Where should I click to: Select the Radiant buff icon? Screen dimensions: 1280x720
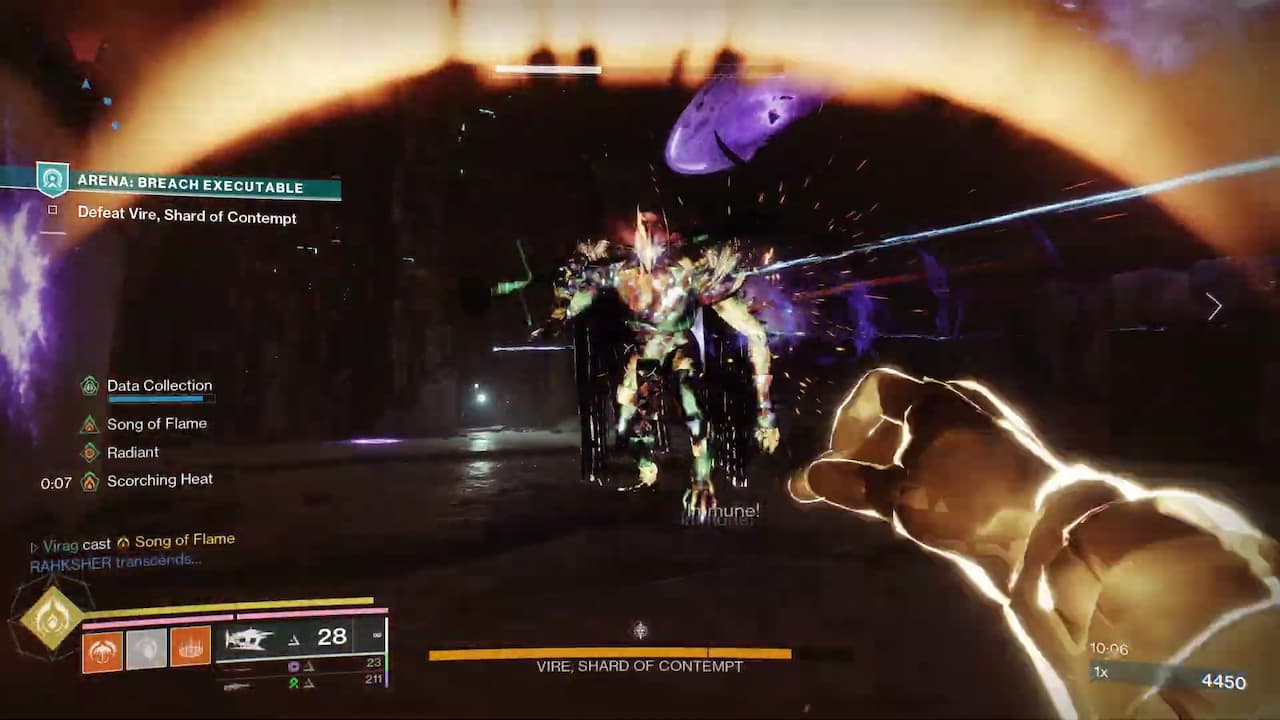pyautogui.click(x=90, y=452)
